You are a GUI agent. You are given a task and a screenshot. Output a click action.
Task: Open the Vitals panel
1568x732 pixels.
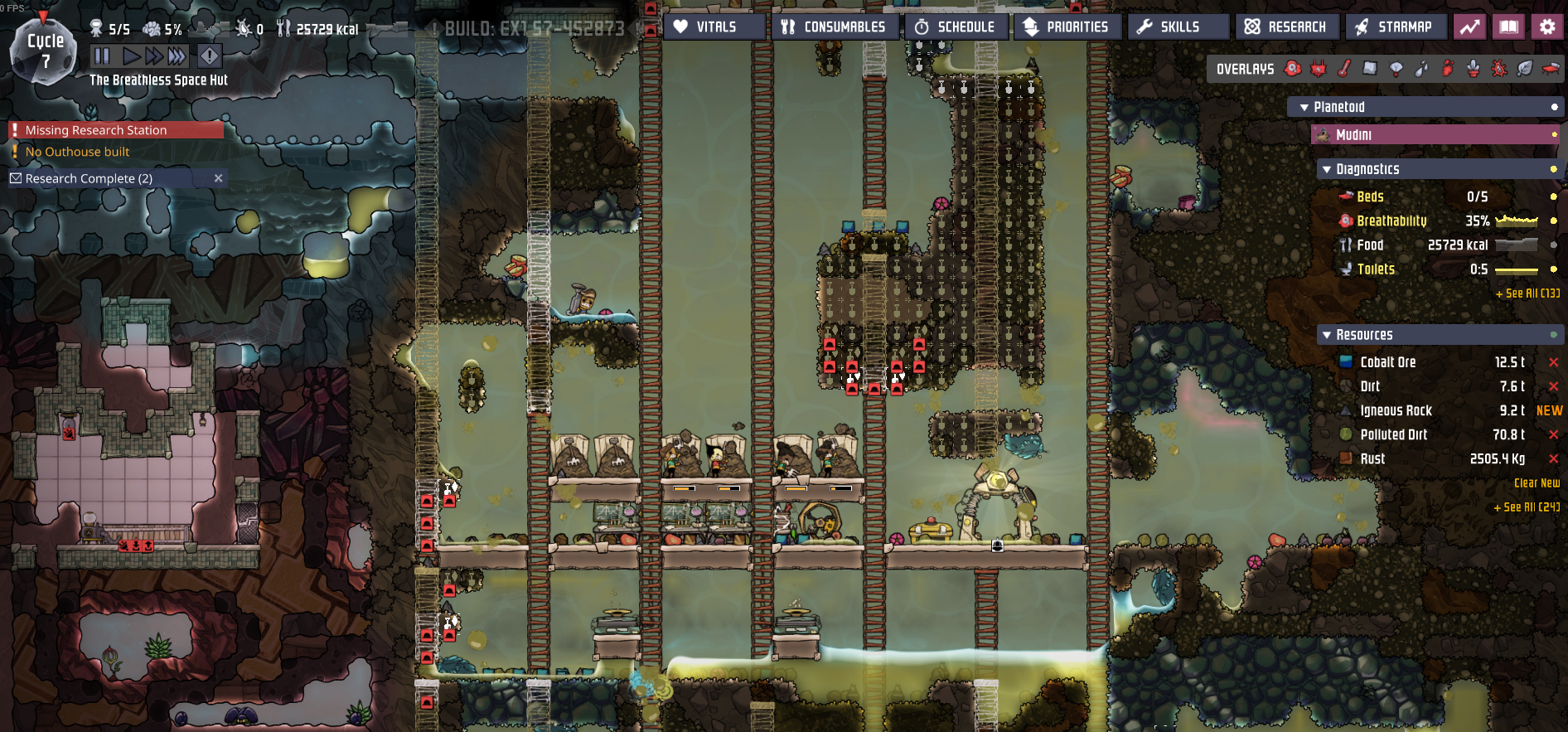pyautogui.click(x=714, y=27)
